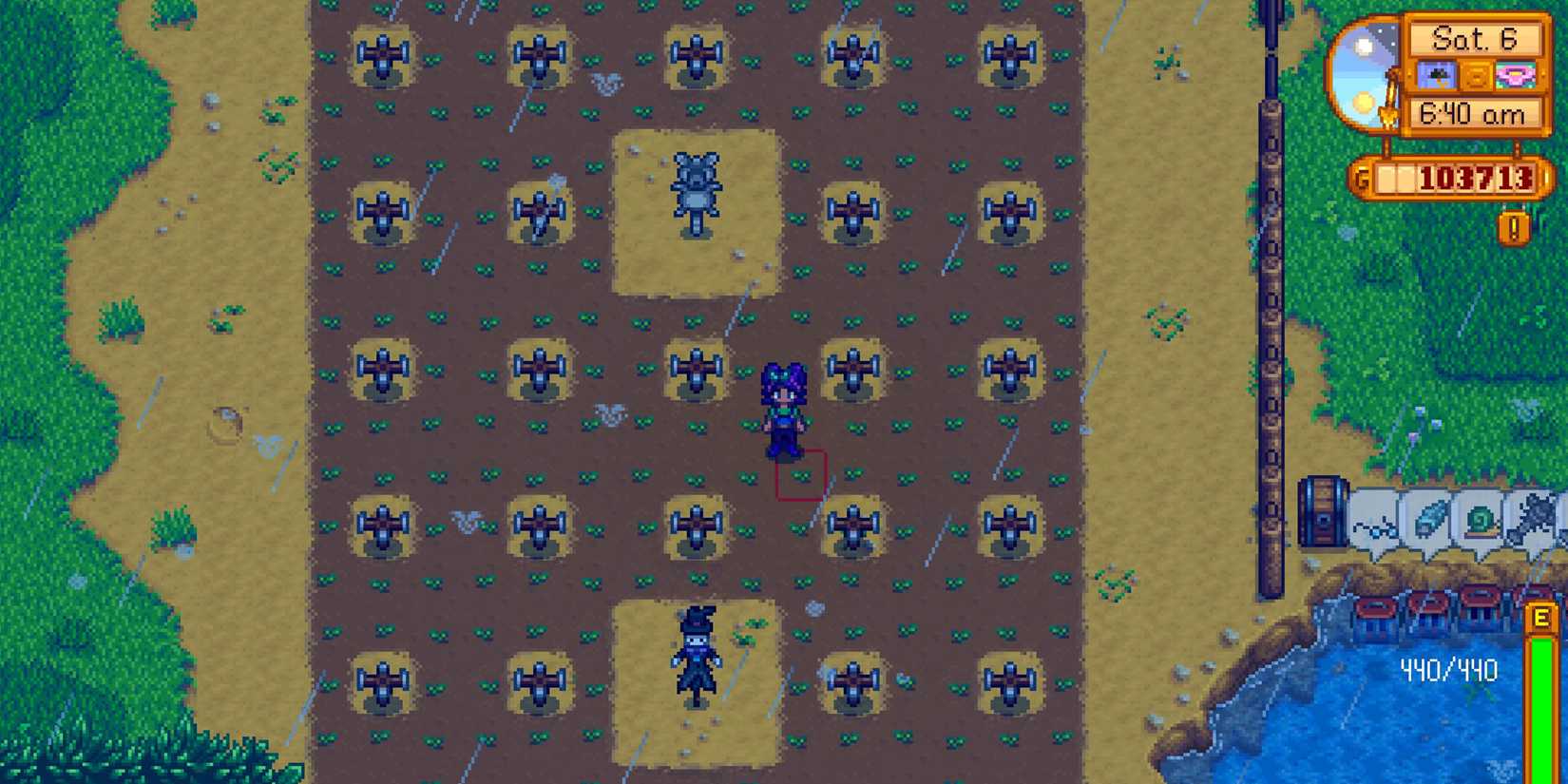Click the Sat. 6 date label
The image size is (1568, 784).
tap(1474, 38)
